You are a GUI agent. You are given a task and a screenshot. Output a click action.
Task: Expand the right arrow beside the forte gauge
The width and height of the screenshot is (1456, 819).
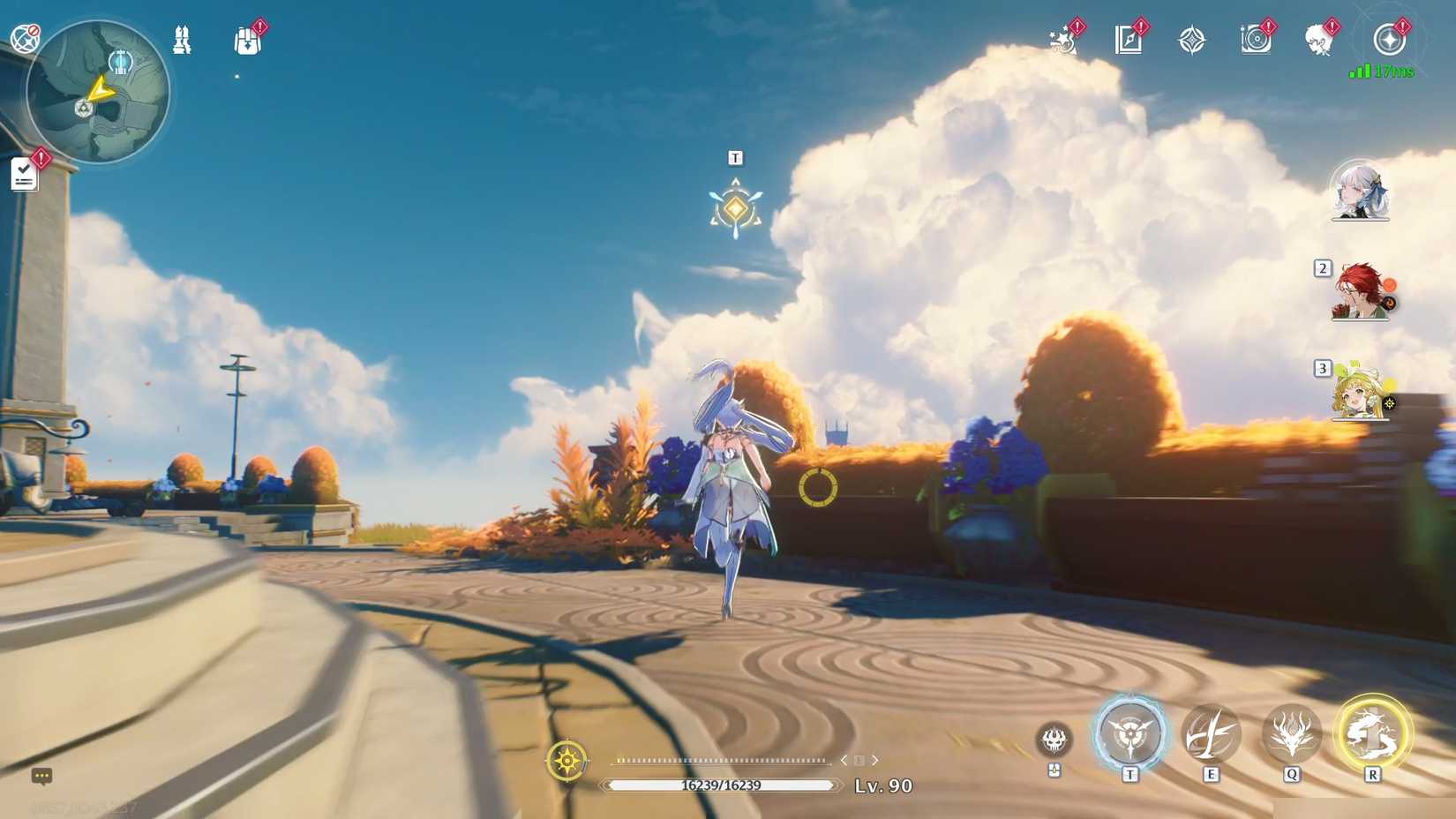(875, 759)
